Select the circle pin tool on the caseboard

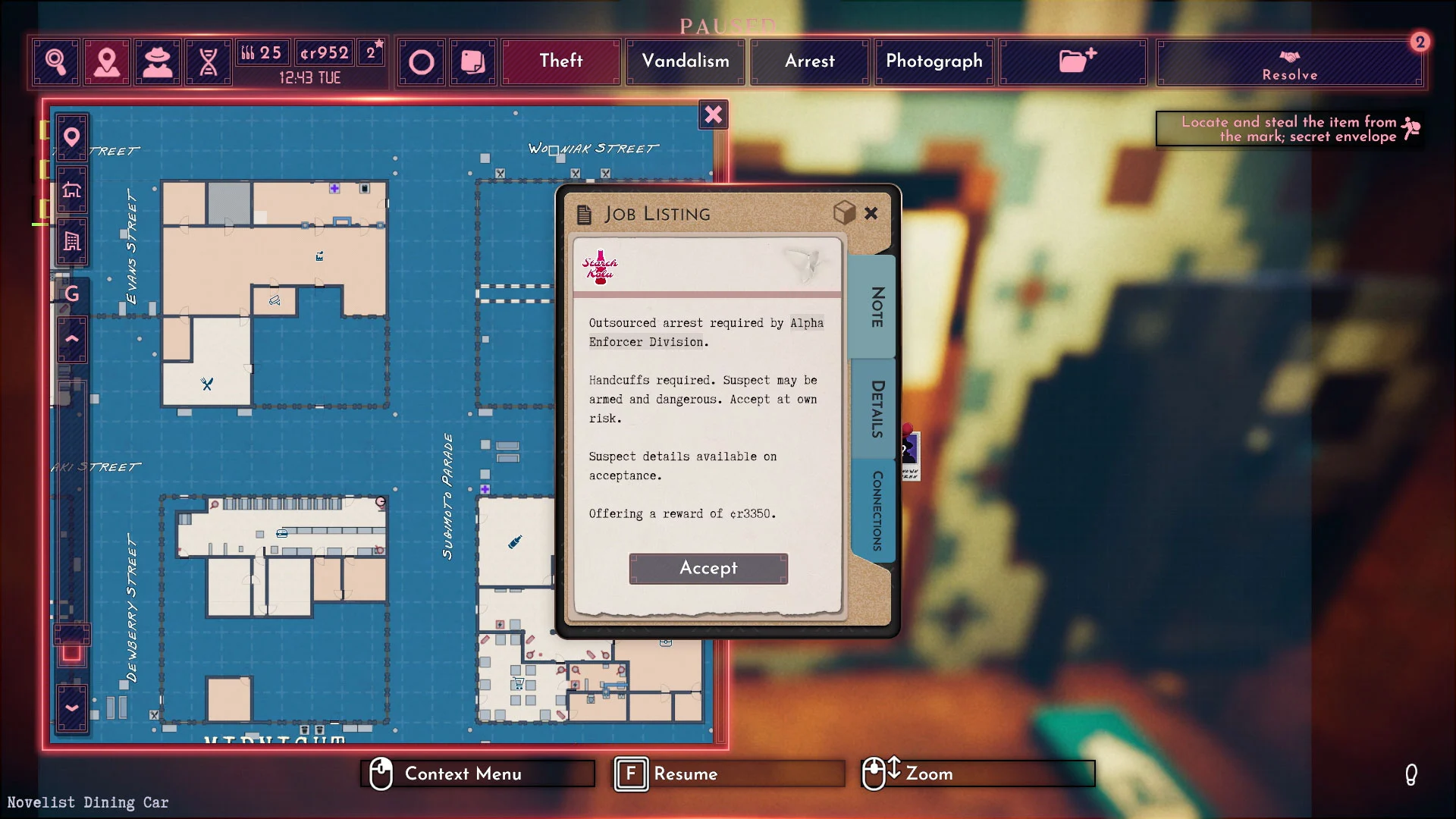(422, 61)
